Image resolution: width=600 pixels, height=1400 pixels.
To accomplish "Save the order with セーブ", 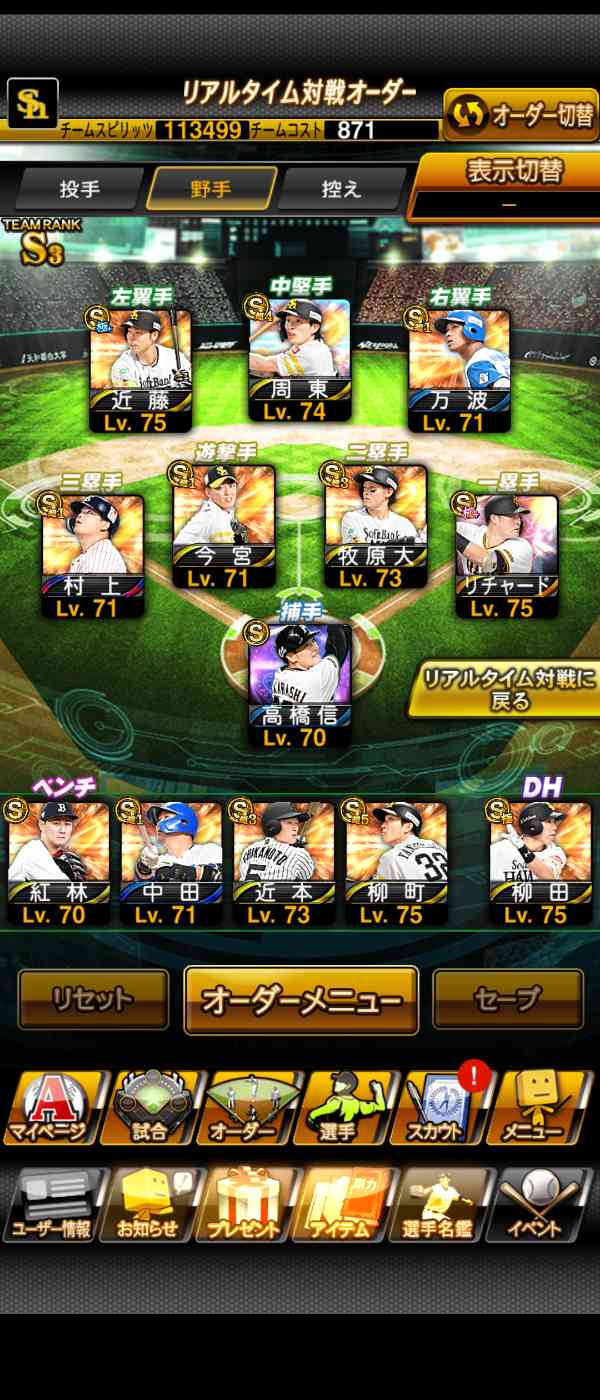I will [x=507, y=998].
